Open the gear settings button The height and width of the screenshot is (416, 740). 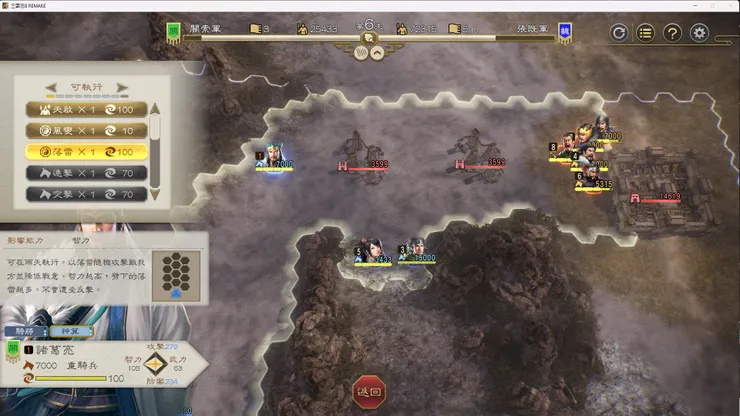tap(700, 33)
